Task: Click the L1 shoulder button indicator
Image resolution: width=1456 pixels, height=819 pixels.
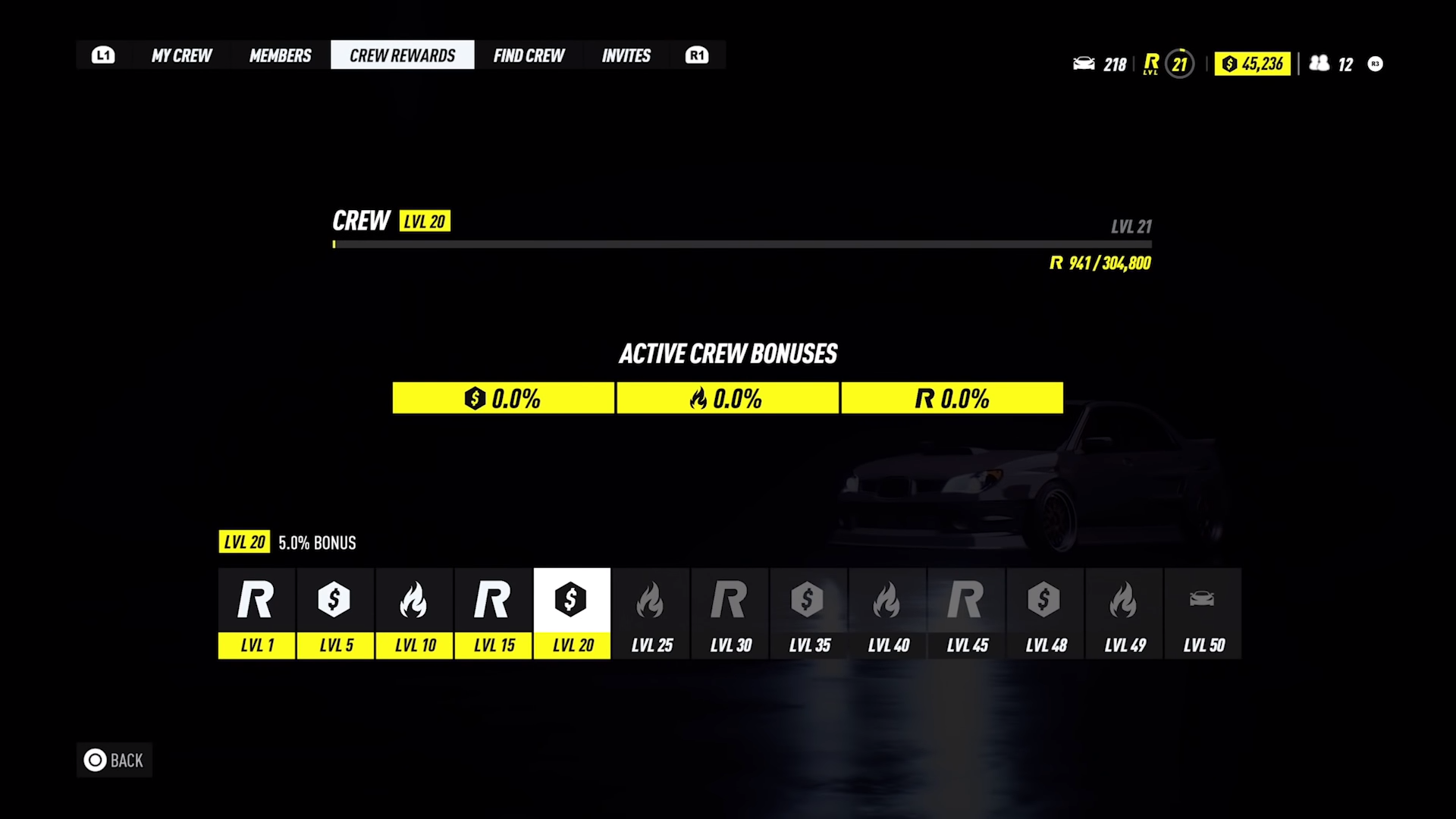Action: point(103,55)
